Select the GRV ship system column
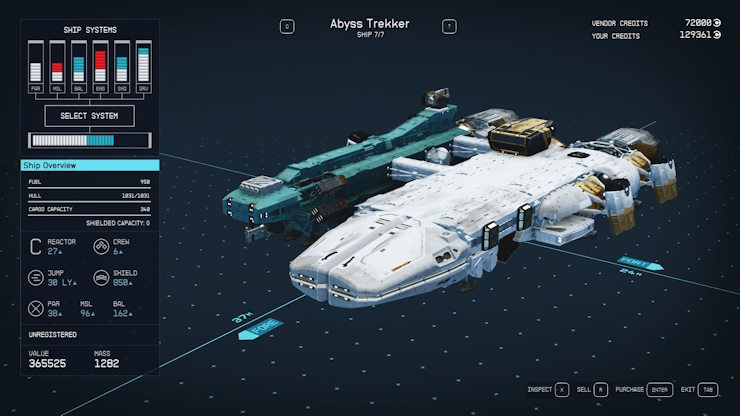Viewport: 740px width, 416px height. pyautogui.click(x=143, y=66)
